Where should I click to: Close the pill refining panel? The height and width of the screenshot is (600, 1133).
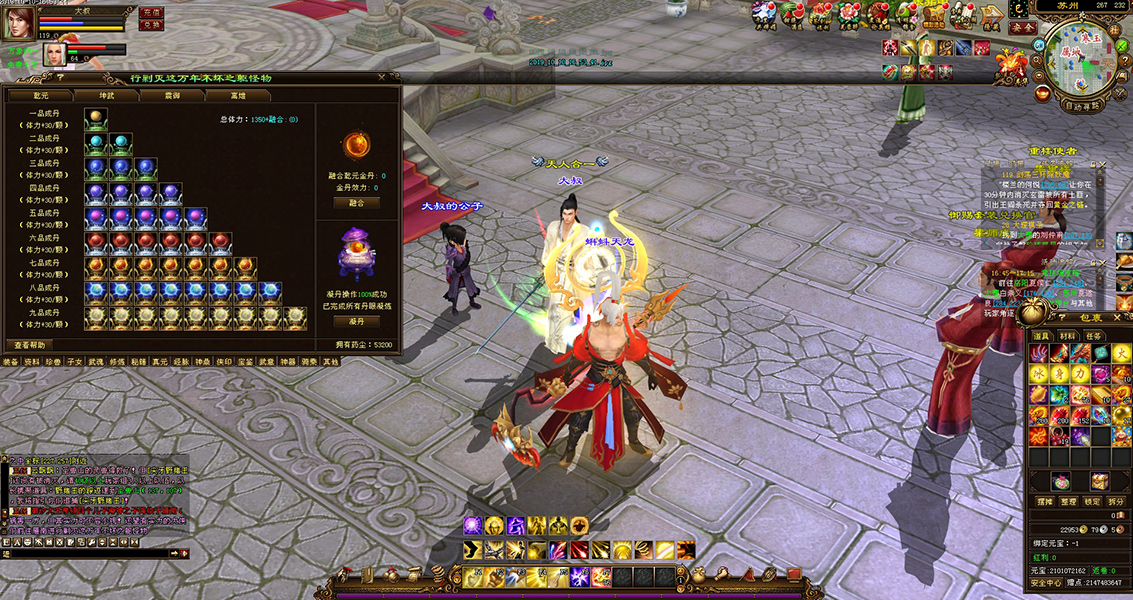pyautogui.click(x=381, y=77)
